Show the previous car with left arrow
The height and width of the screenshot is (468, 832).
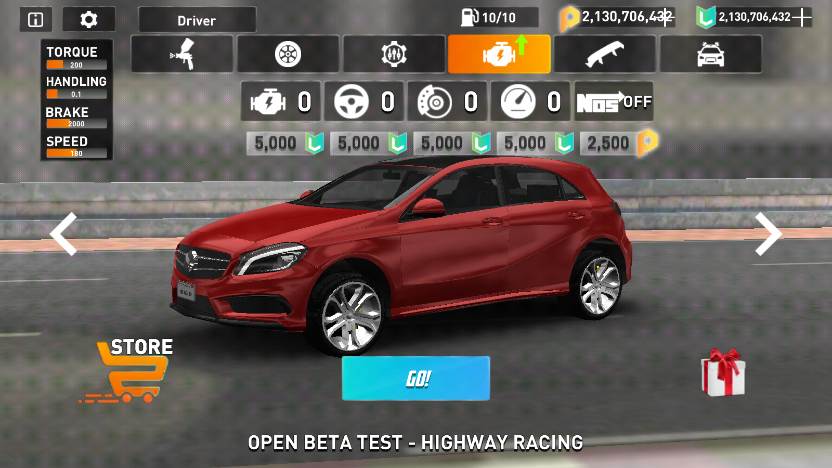64,234
